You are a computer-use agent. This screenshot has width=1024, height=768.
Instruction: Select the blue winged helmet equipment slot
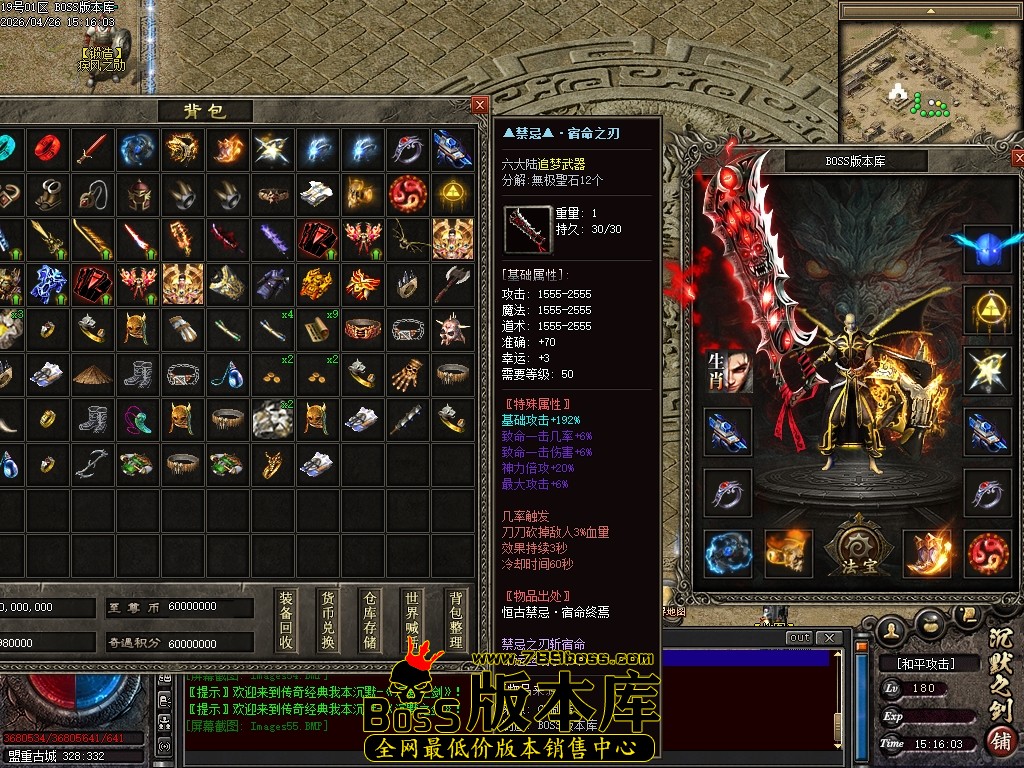pyautogui.click(x=987, y=249)
